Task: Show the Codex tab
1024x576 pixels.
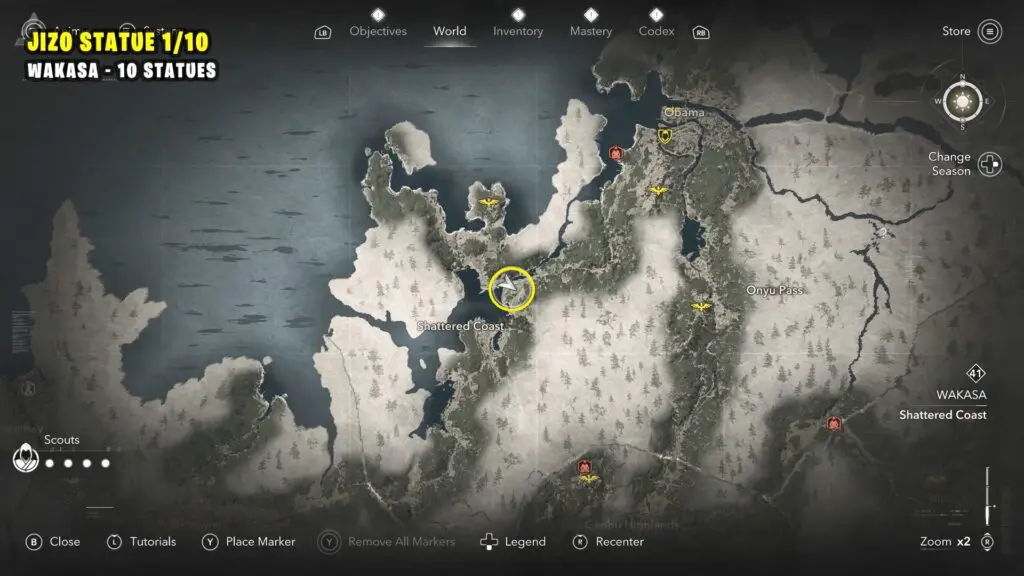Action: [656, 31]
